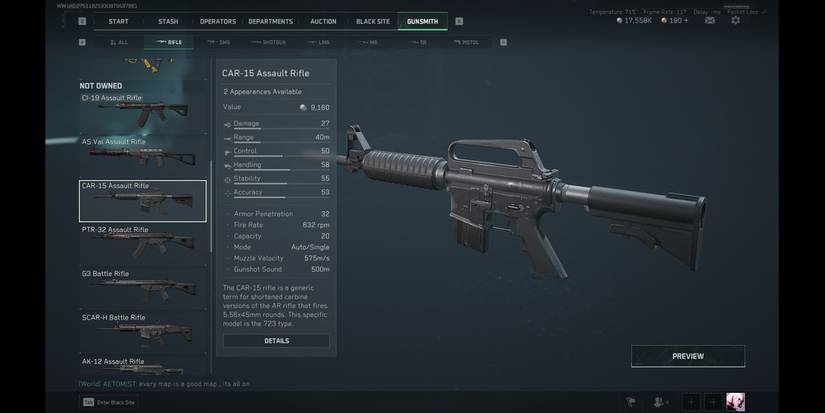Open the Start tab

pos(118,21)
